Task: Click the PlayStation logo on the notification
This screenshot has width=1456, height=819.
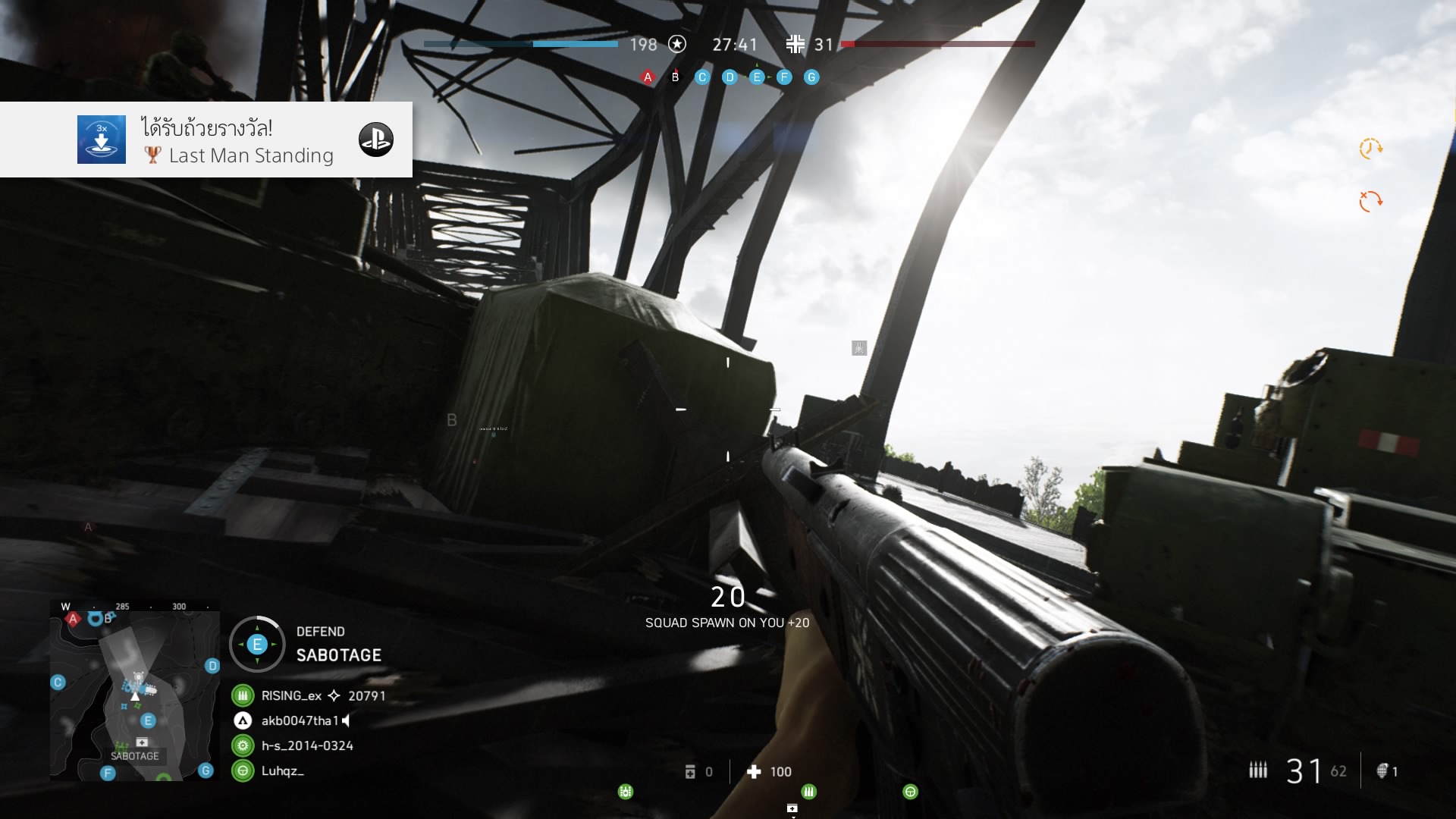Action: point(376,140)
